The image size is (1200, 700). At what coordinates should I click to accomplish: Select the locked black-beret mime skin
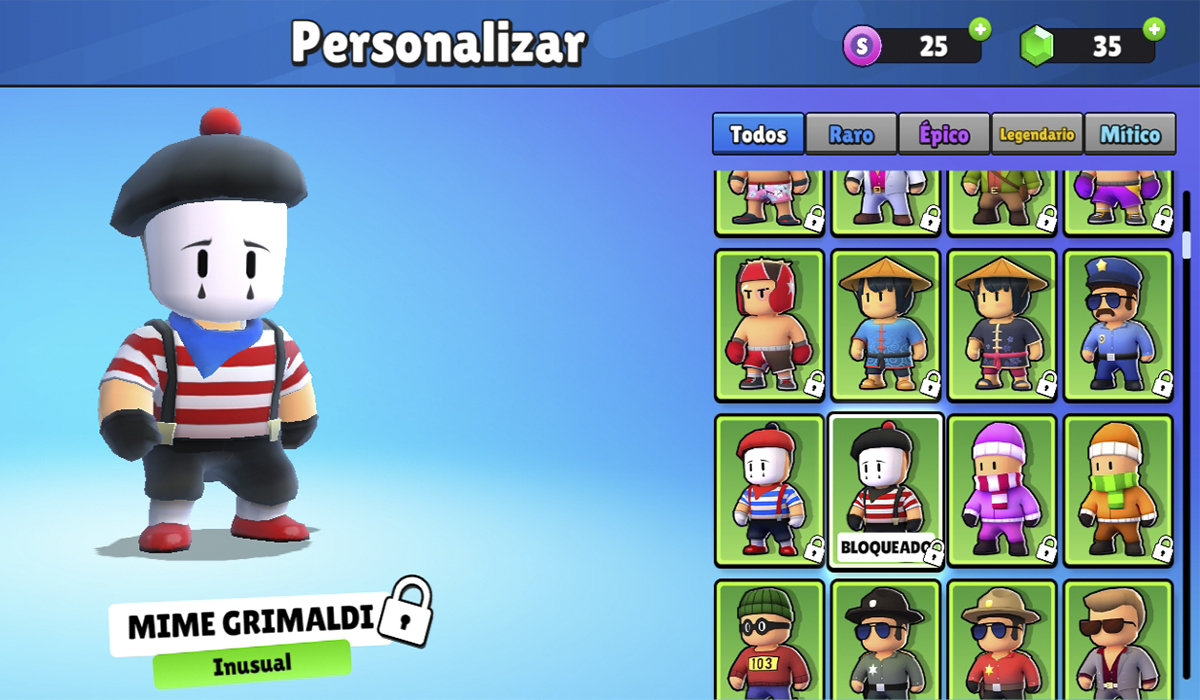pyautogui.click(x=885, y=490)
